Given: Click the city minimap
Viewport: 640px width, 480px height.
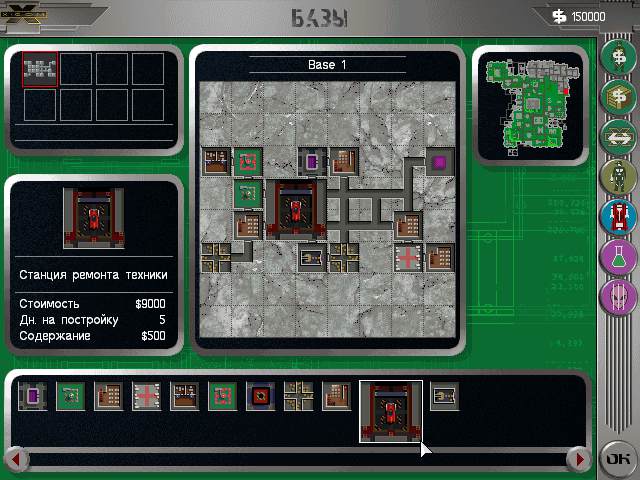Looking at the screenshot, I should pyautogui.click(x=530, y=104).
